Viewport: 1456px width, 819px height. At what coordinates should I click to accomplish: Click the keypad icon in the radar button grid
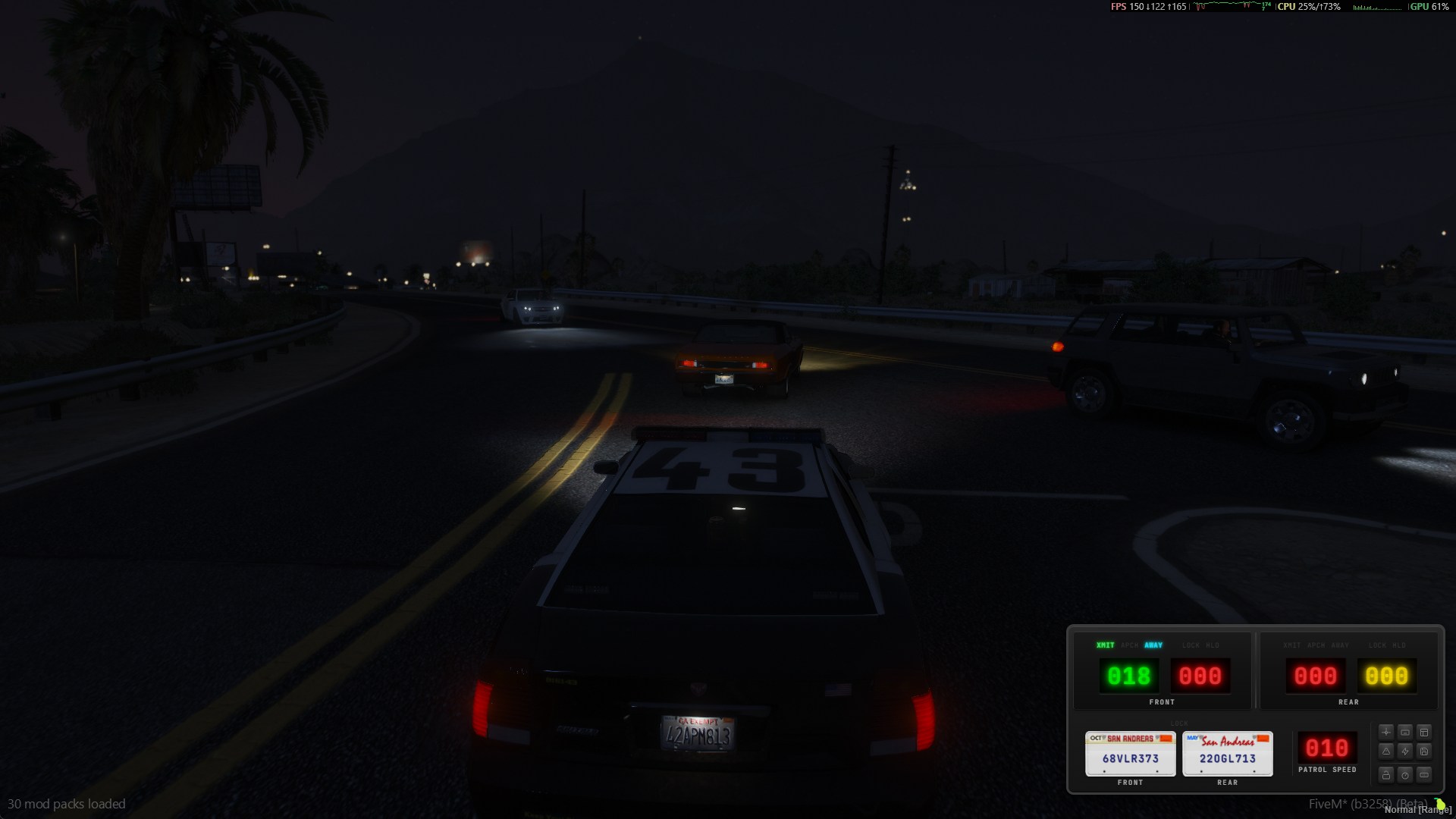point(1424,775)
